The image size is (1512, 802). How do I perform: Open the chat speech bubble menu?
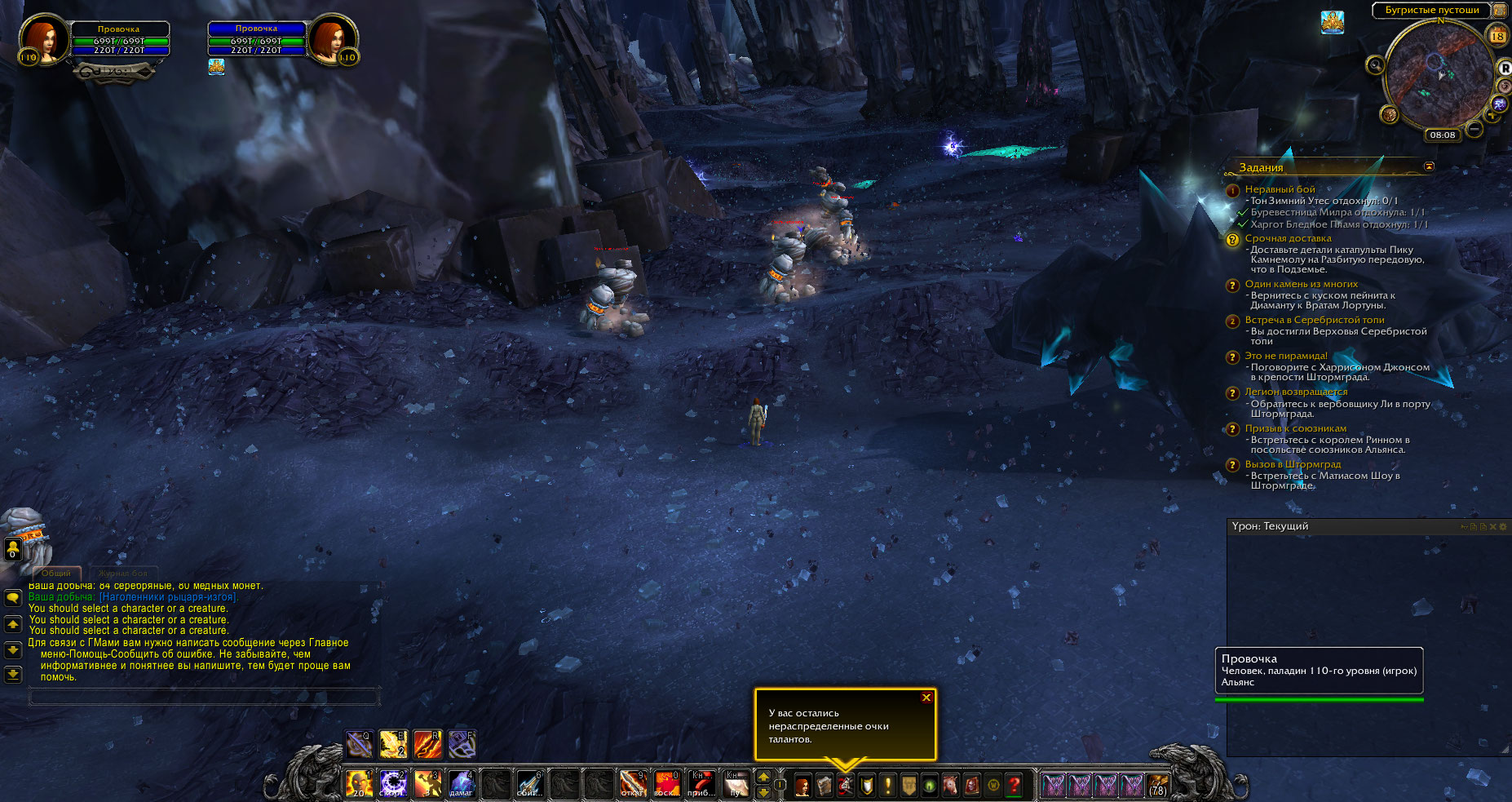(13, 597)
